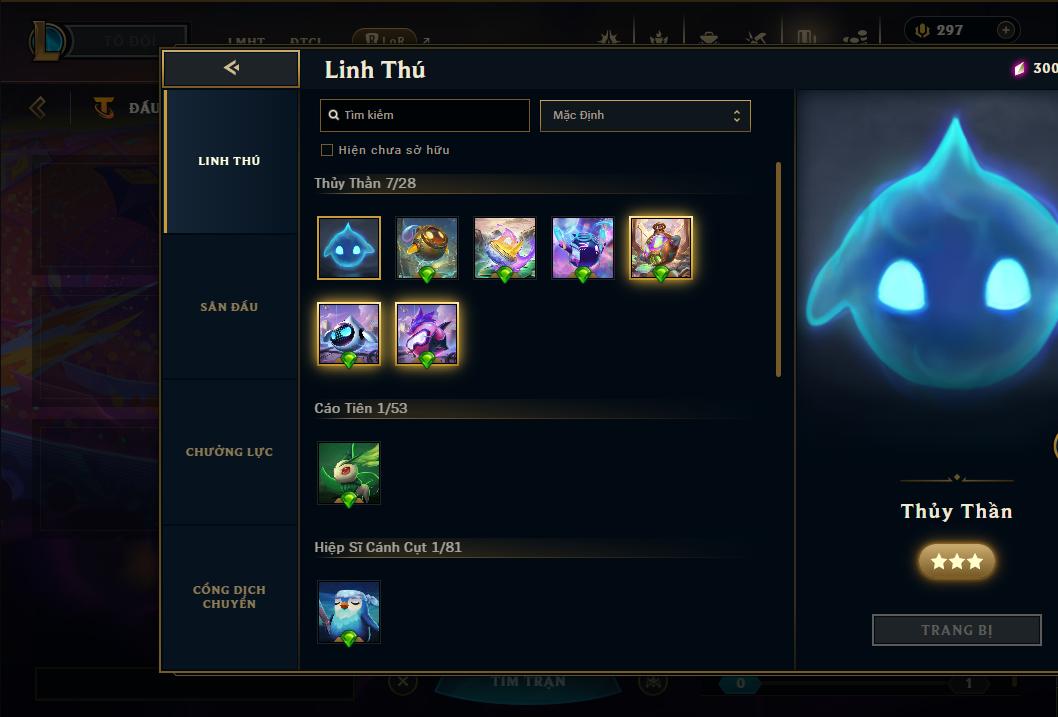Pick the white robot-visor Thủy Thần variant
The width and height of the screenshot is (1058, 717).
tap(349, 334)
